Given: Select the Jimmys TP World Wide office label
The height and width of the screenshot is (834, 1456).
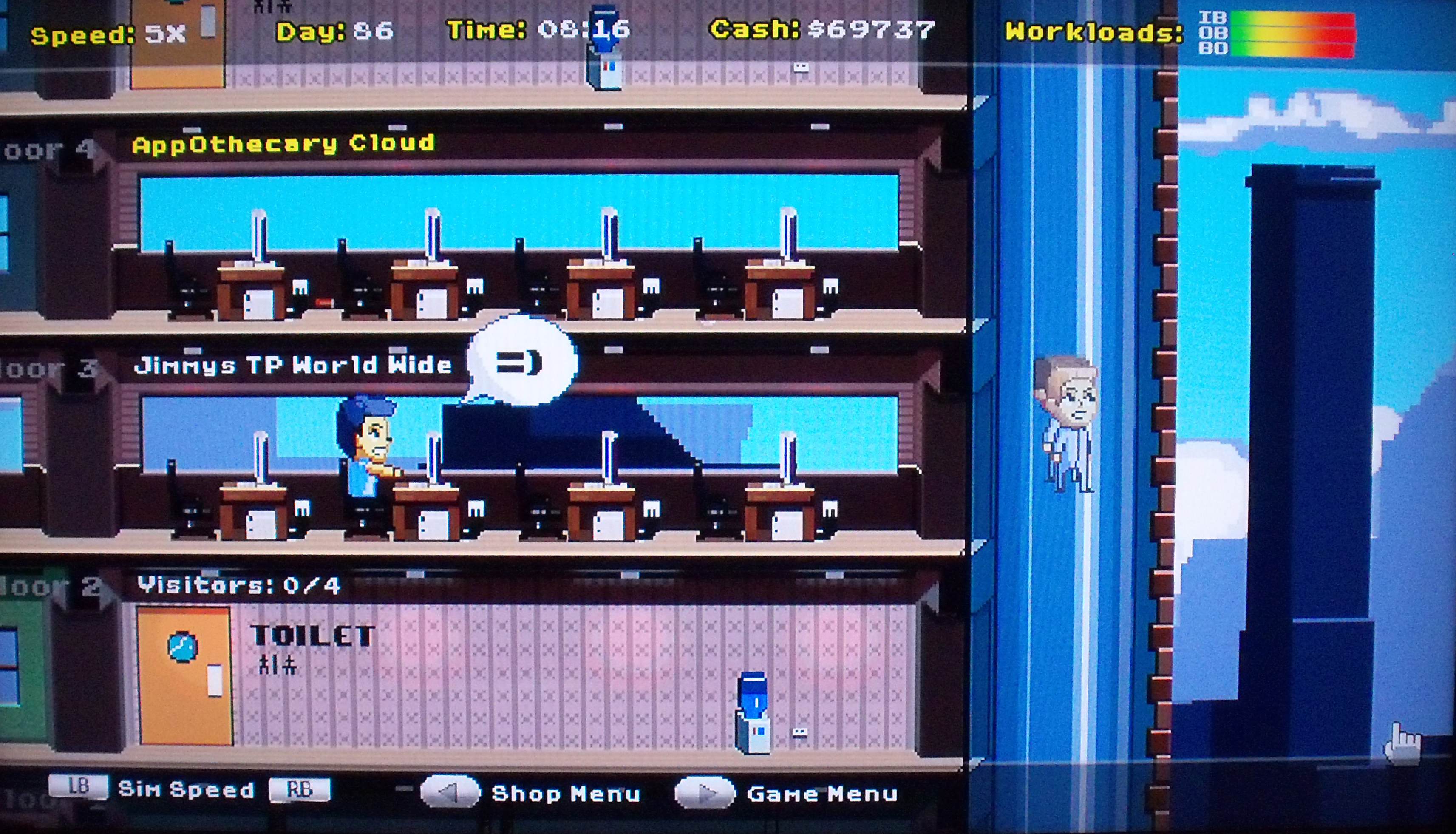Looking at the screenshot, I should coord(292,366).
